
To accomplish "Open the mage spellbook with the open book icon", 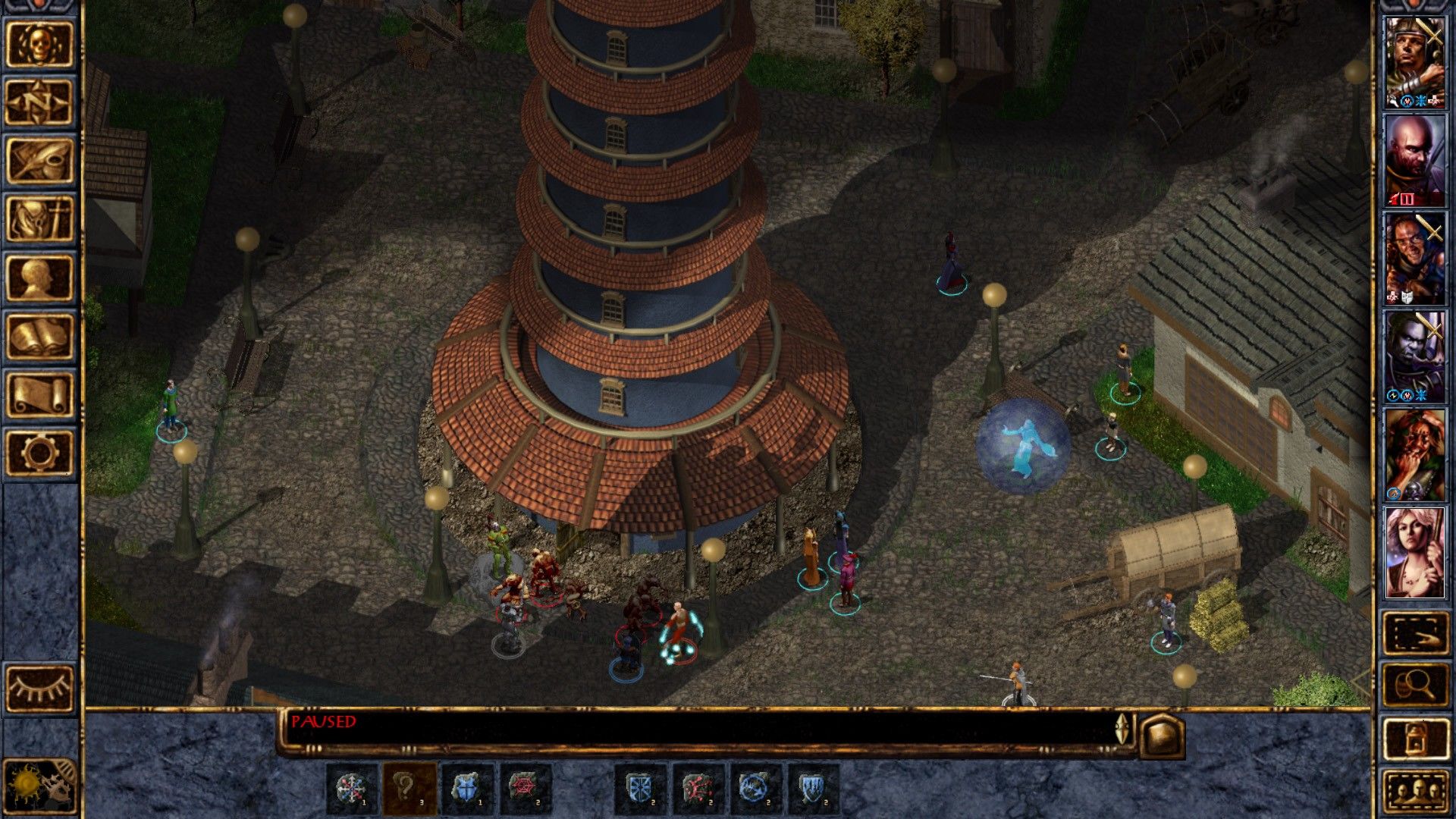I will [39, 337].
